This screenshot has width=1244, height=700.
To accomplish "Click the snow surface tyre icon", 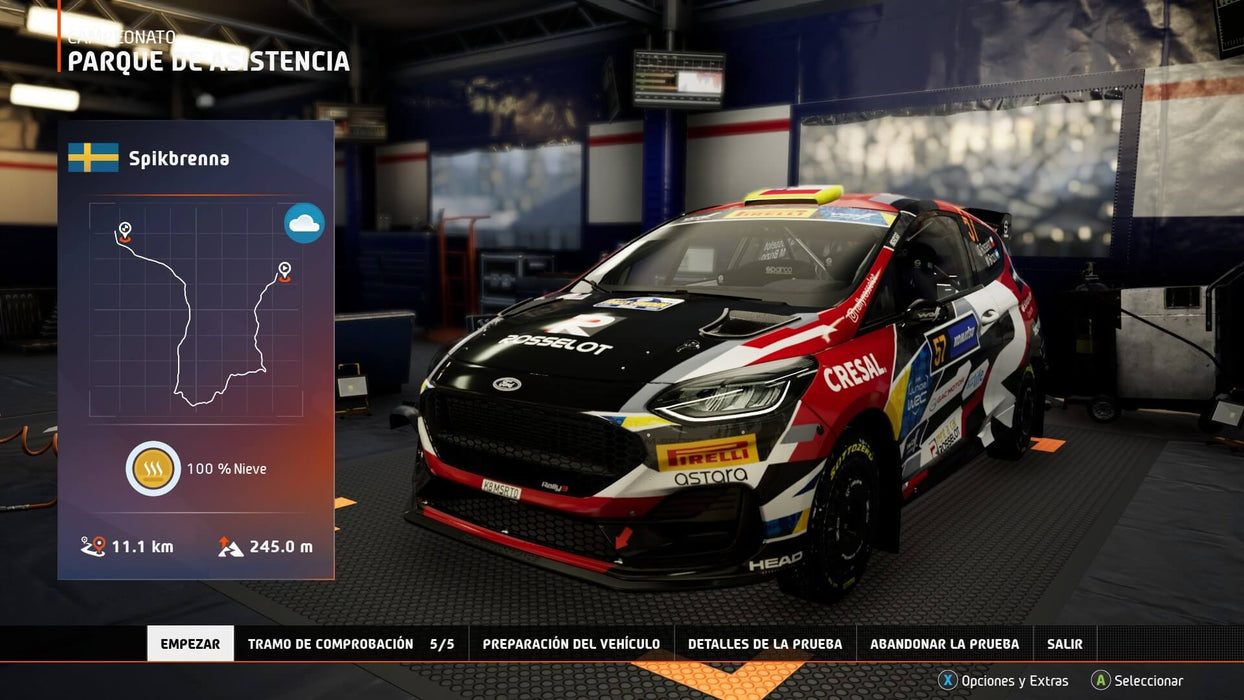I will pos(153,468).
